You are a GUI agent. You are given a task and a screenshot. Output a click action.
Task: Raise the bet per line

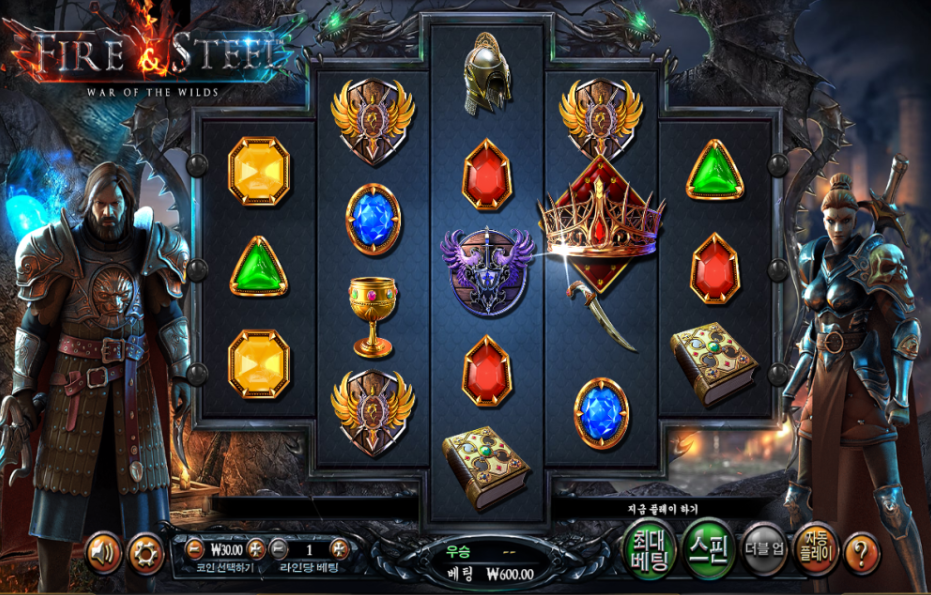click(339, 548)
